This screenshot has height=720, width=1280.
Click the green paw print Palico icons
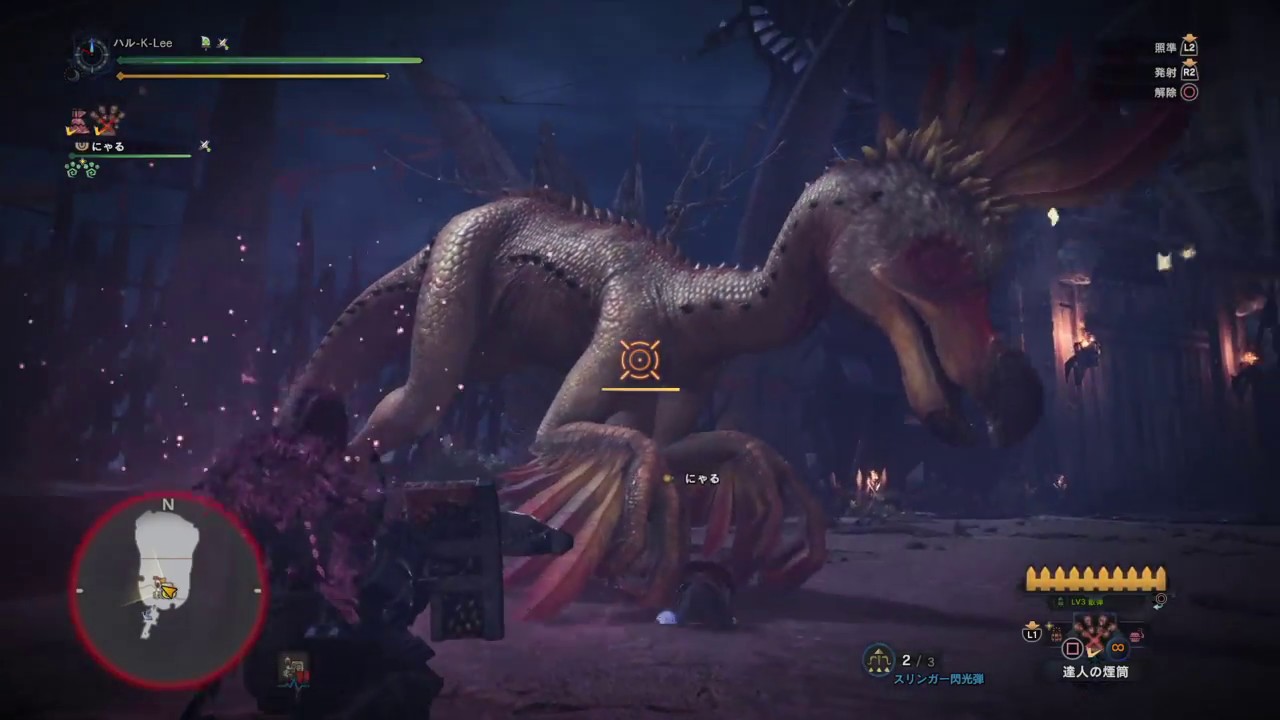(82, 169)
